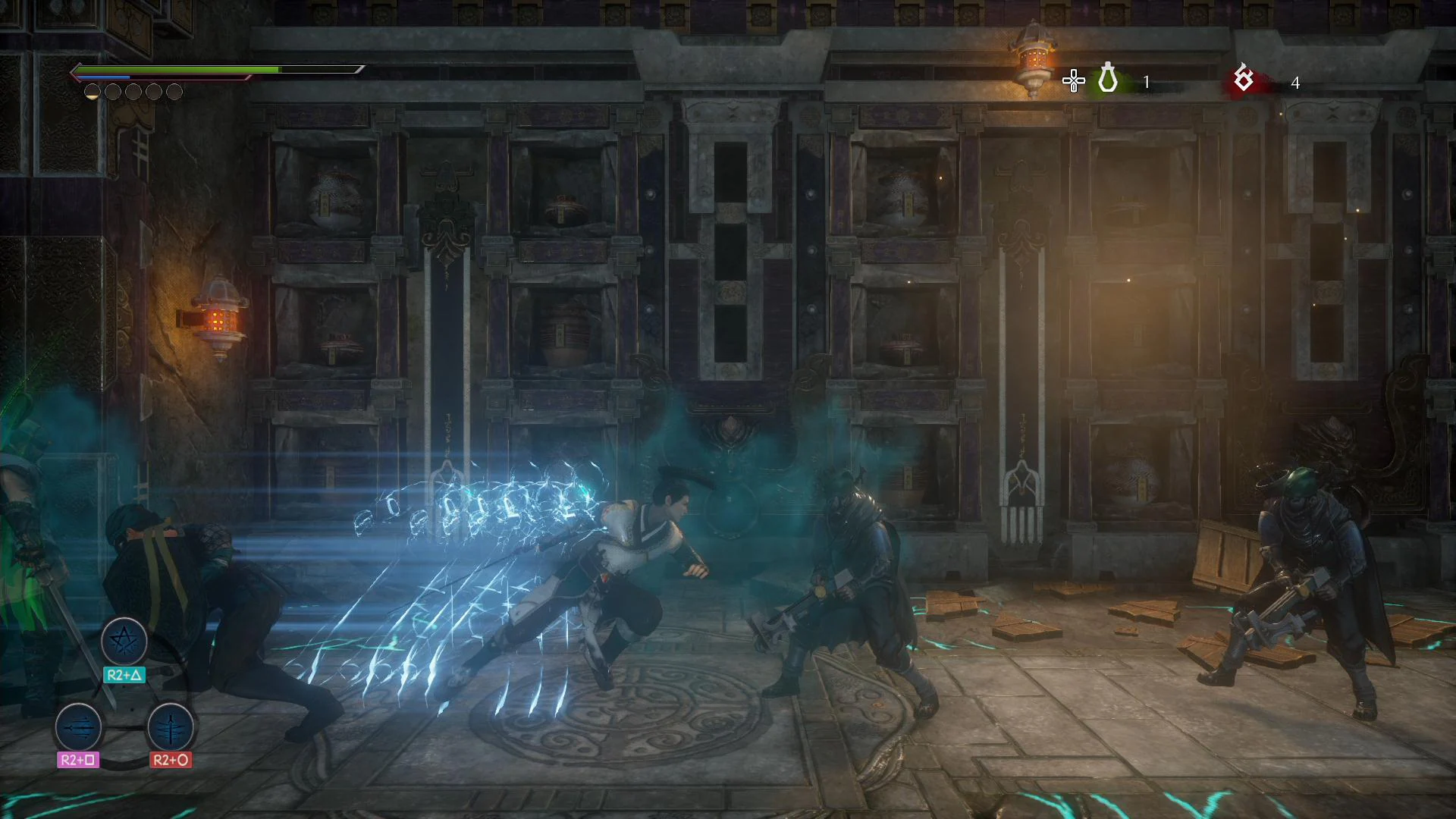Click the d-pad consumable selector icon
This screenshot has height=819, width=1456.
coord(1074,80)
